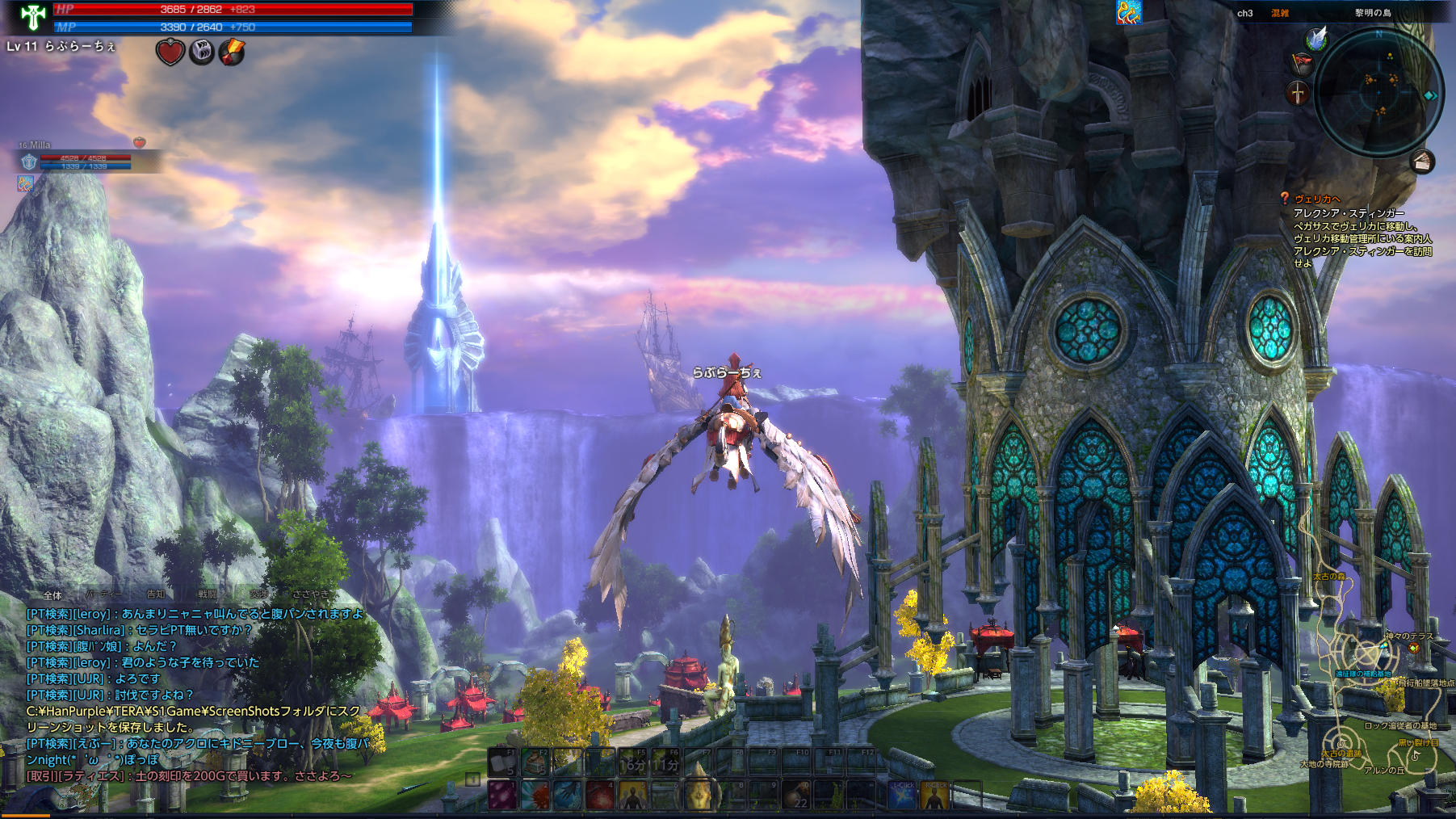The image size is (1456, 819).
Task: Select the L-Click blue star skill
Action: pyautogui.click(x=902, y=796)
